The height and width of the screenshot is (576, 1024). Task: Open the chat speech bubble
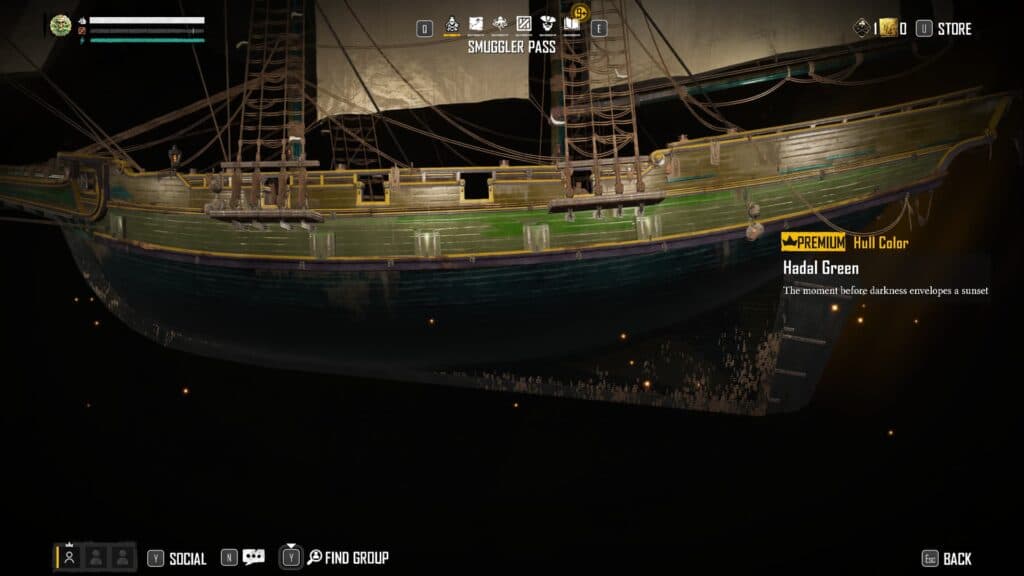click(254, 558)
